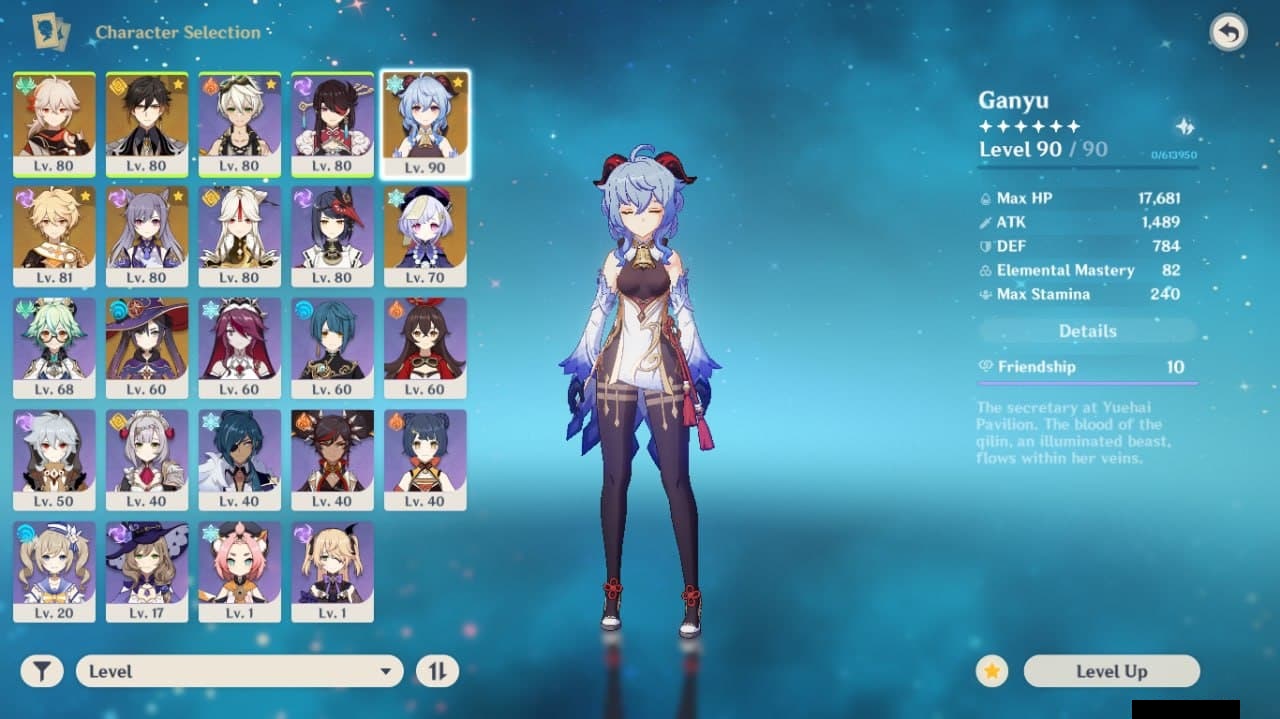Pick the Lv. 81 Traveler portrait
Viewport: 1280px width, 719px height.
tap(55, 236)
